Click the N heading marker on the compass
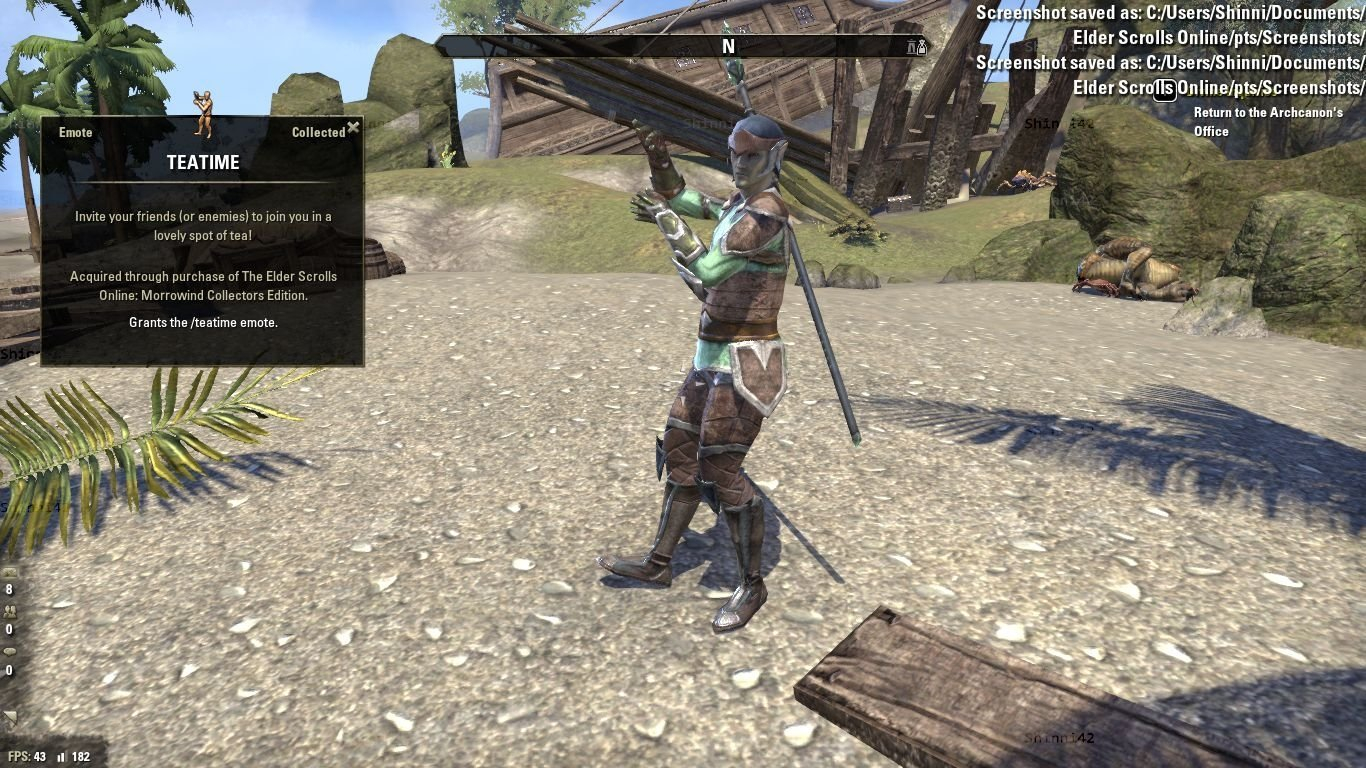 728,46
